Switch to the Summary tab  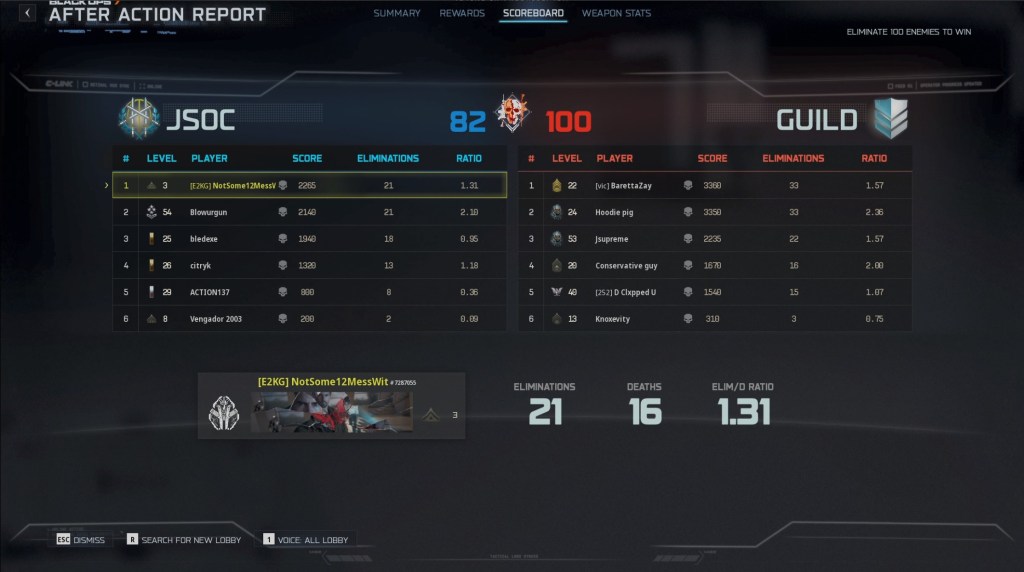point(397,13)
